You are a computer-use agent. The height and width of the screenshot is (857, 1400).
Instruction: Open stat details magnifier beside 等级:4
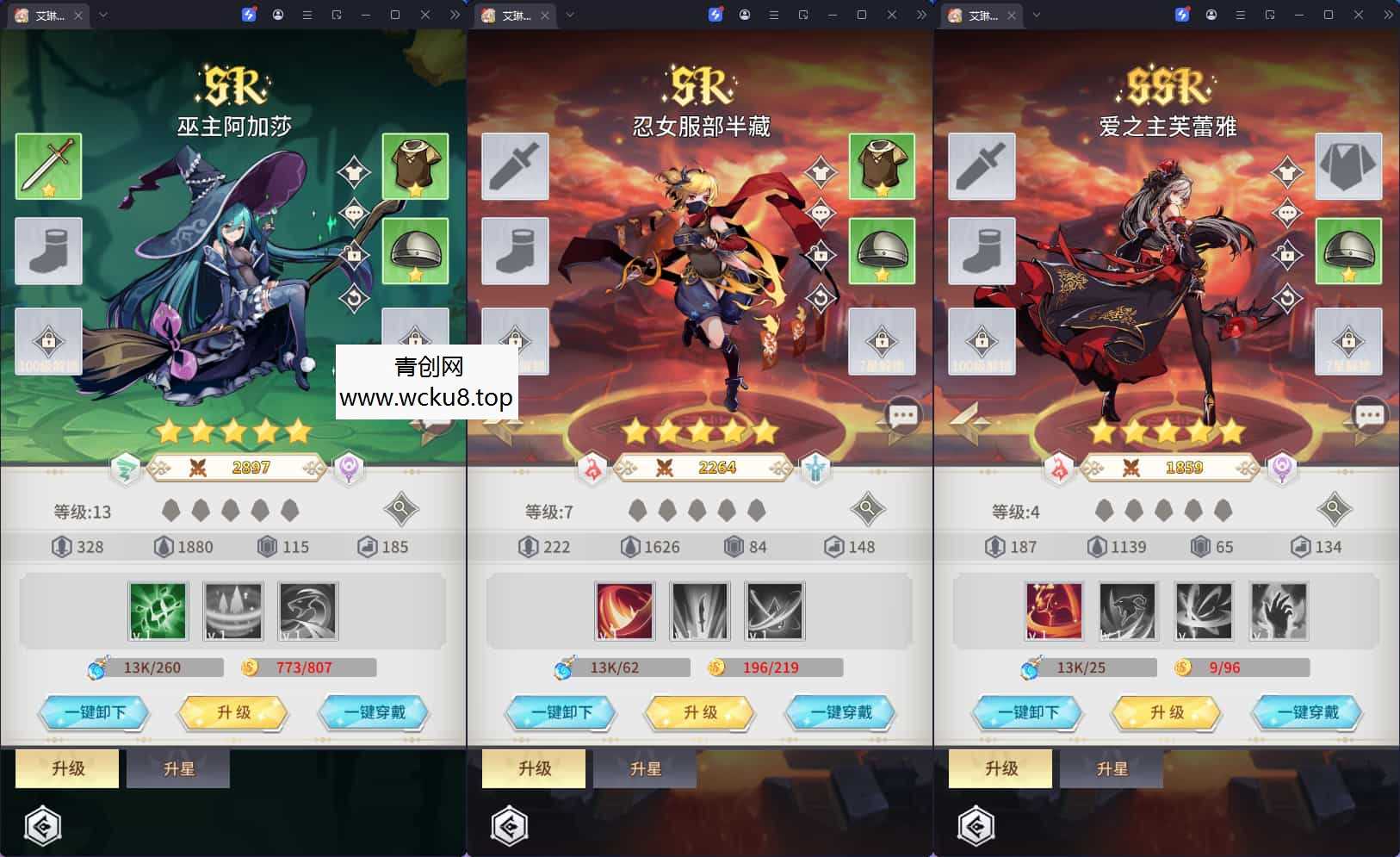(1334, 510)
